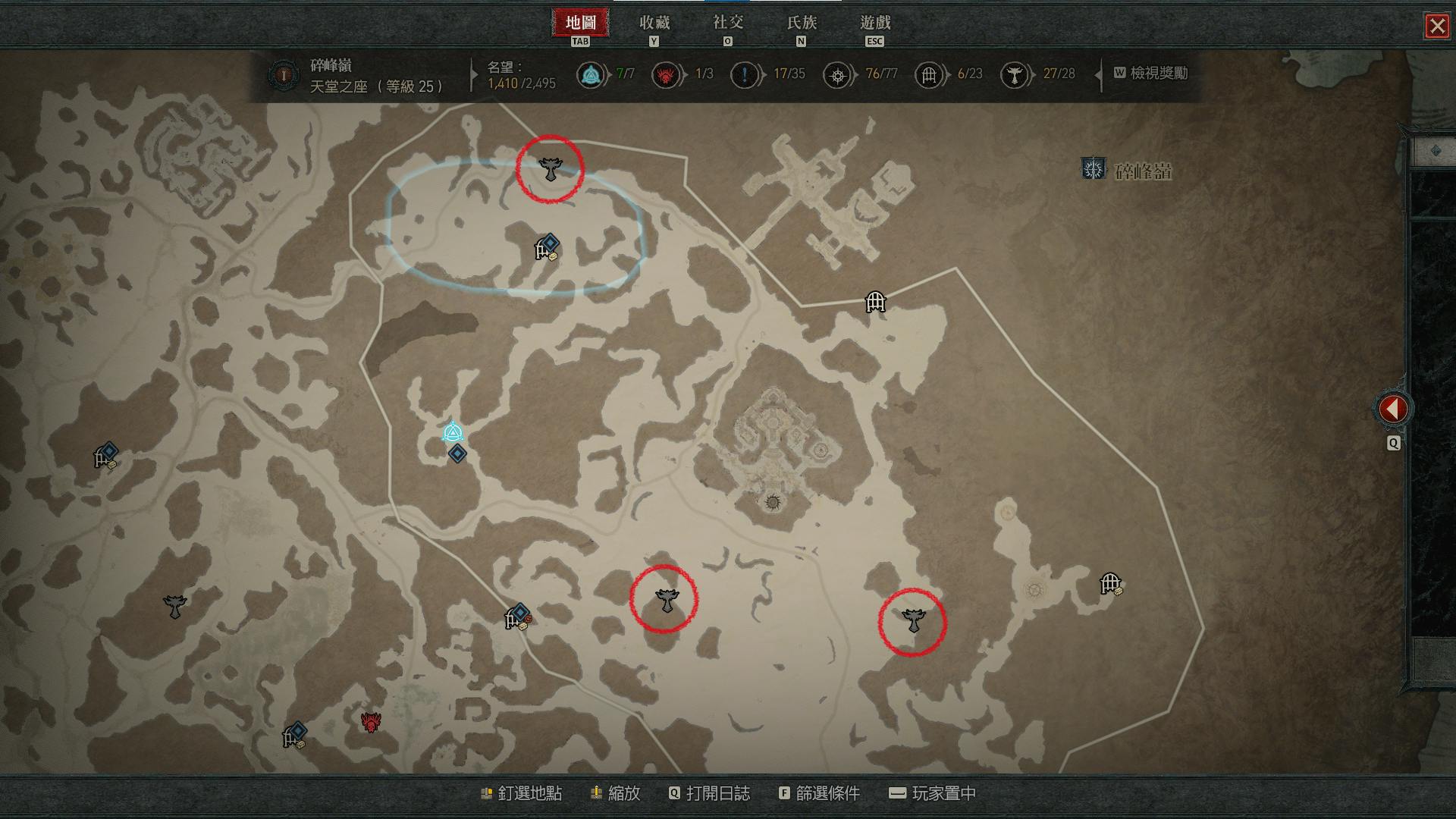This screenshot has height=819, width=1456.
Task: Switch to the 氏族 clan tab
Action: pos(802,23)
